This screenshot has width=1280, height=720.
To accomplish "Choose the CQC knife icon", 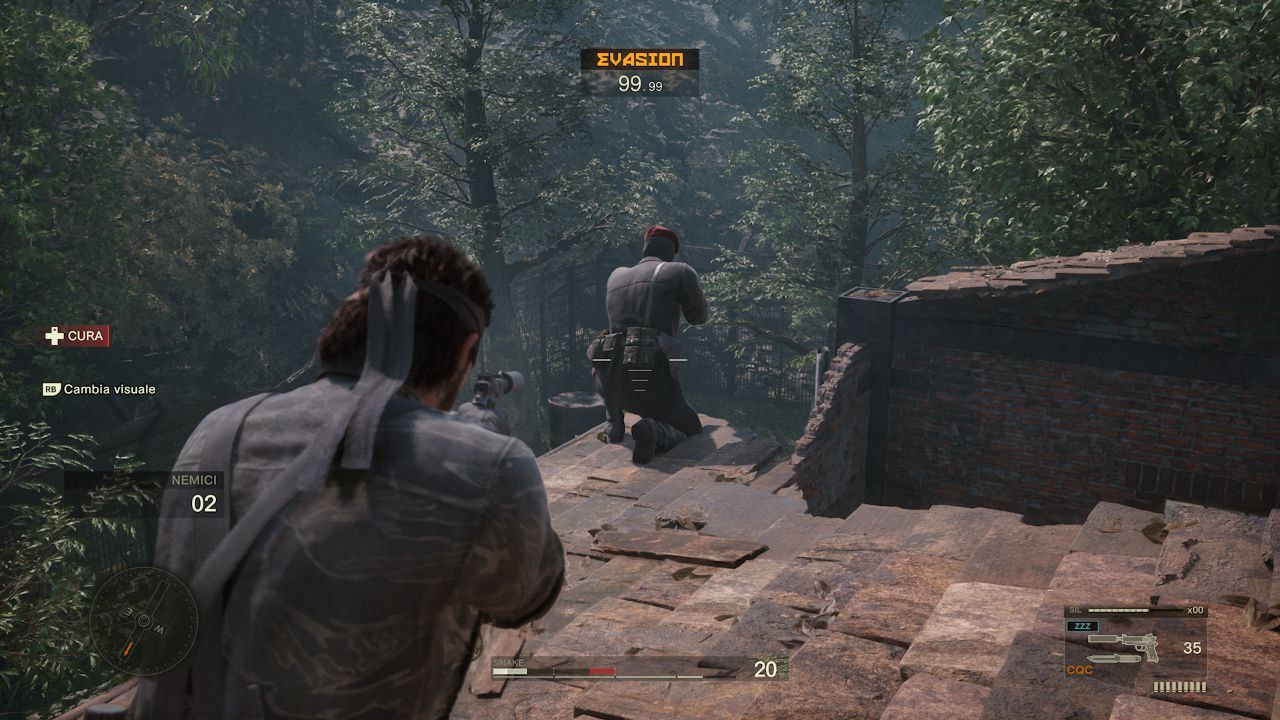I will [x=1114, y=660].
